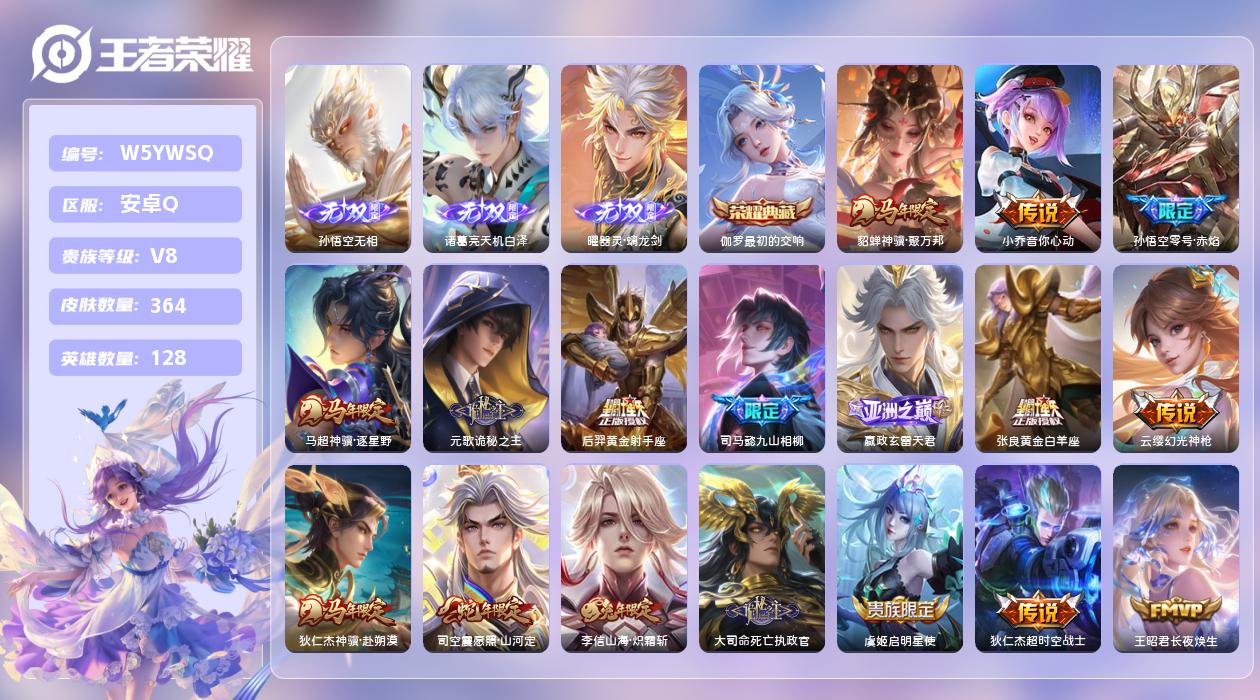Select the 小乔音你心动 skin card
1260x700 pixels.
1038,158
